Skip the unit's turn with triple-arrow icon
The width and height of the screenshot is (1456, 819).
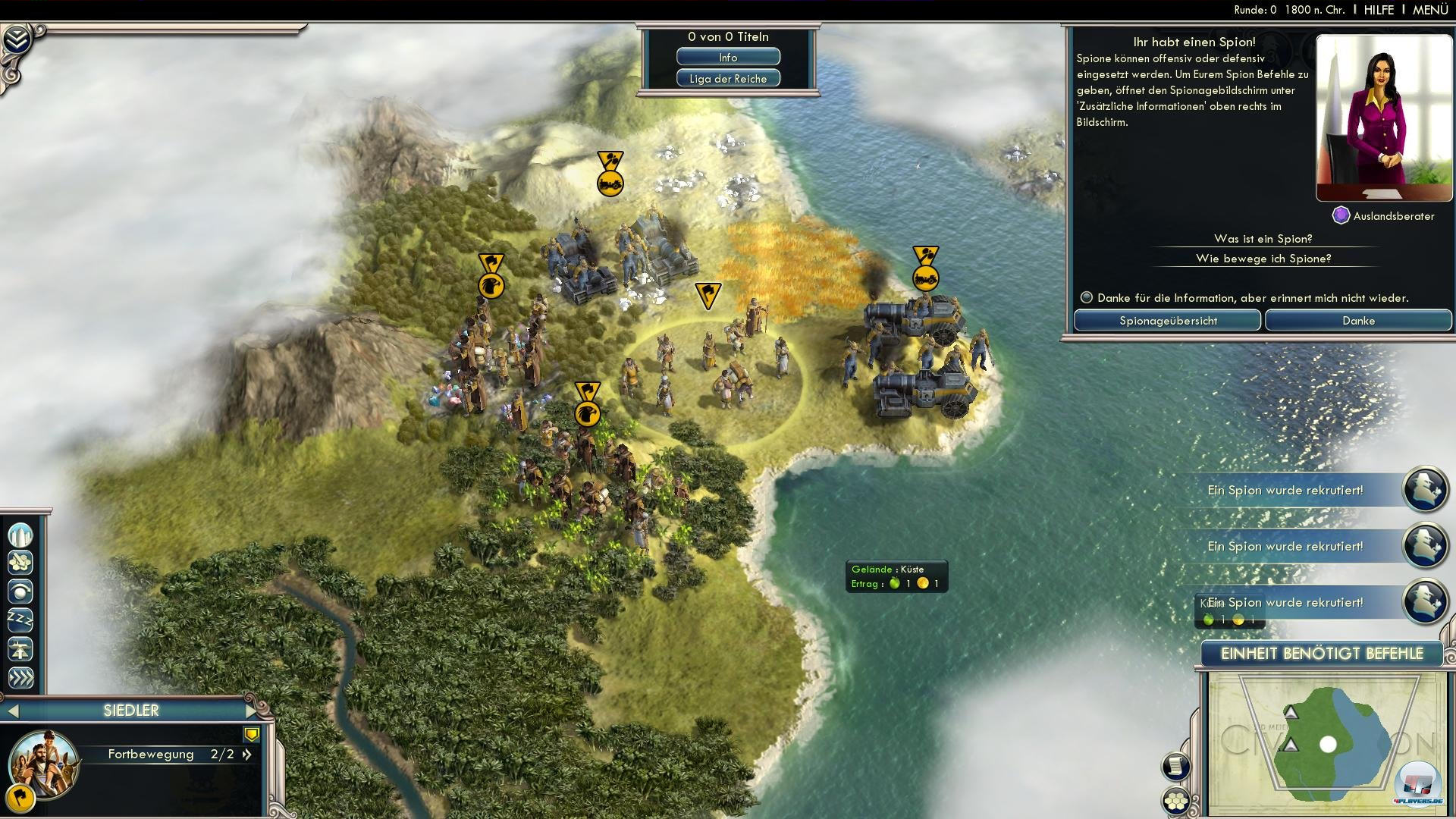click(20, 678)
